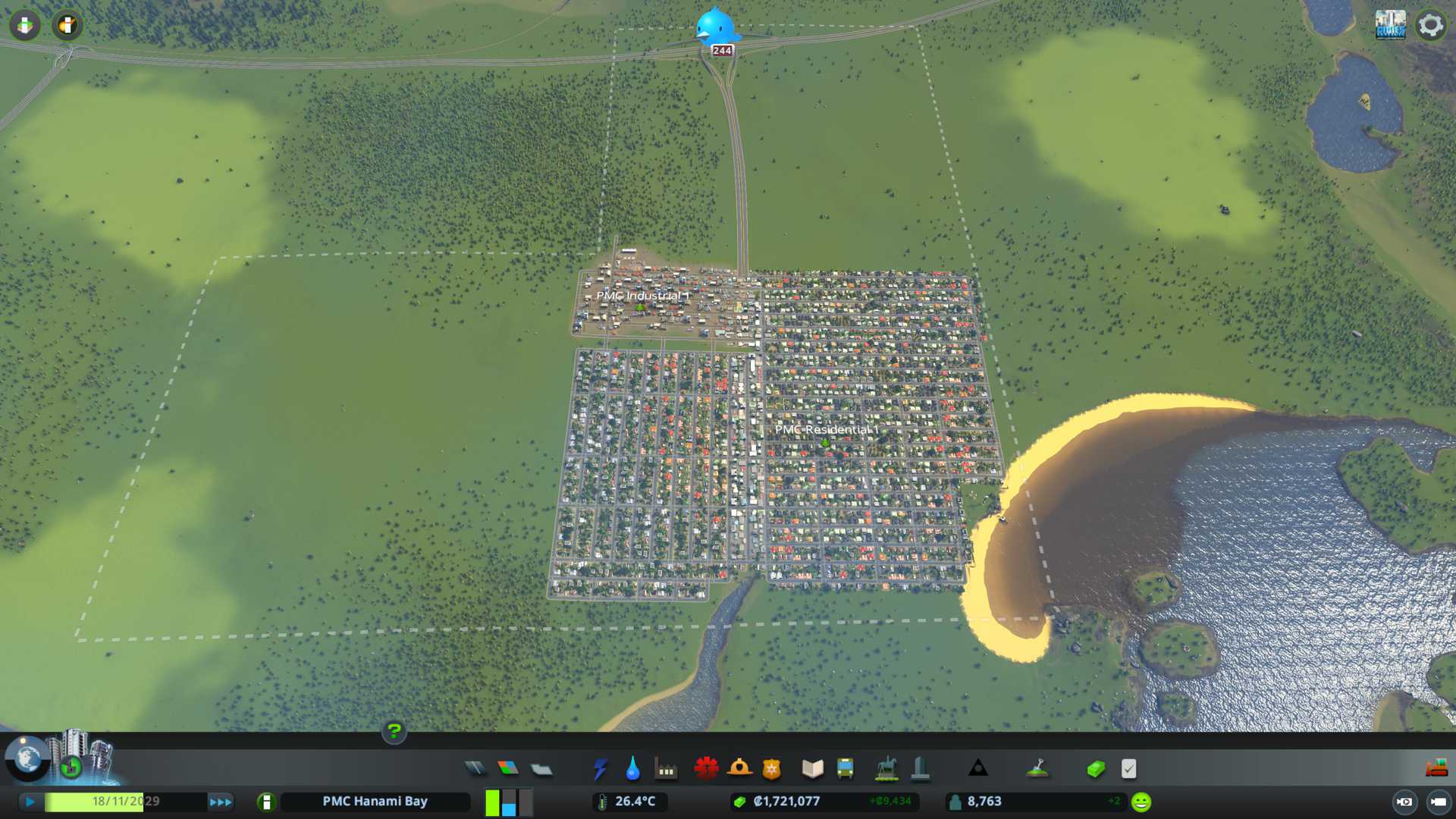Open the Education book menu
Viewport: 1456px width, 819px height.
(x=812, y=769)
